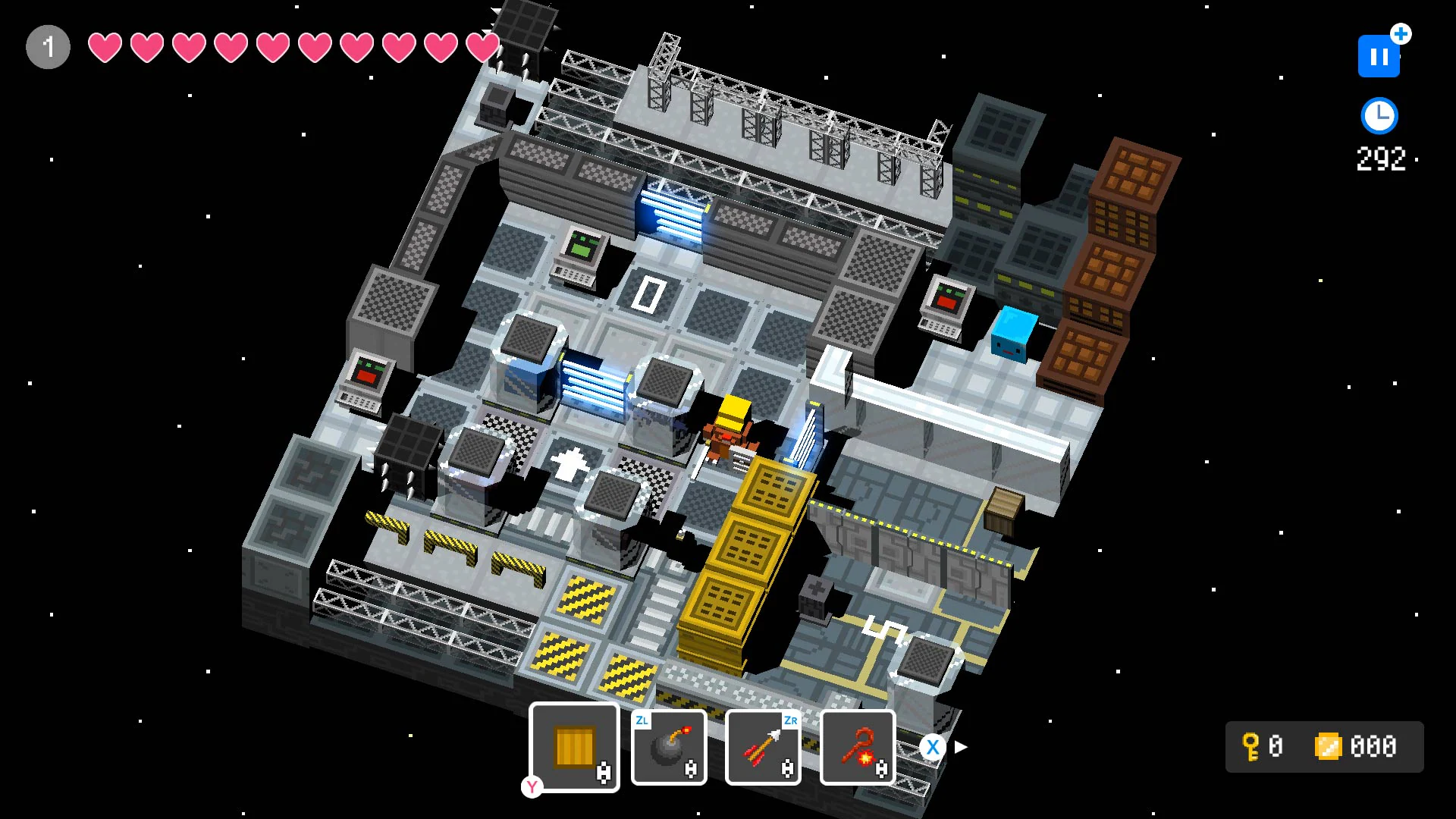Screen dimensions: 1456x819
Task: Click the gold coin counter icon
Action: (1329, 747)
